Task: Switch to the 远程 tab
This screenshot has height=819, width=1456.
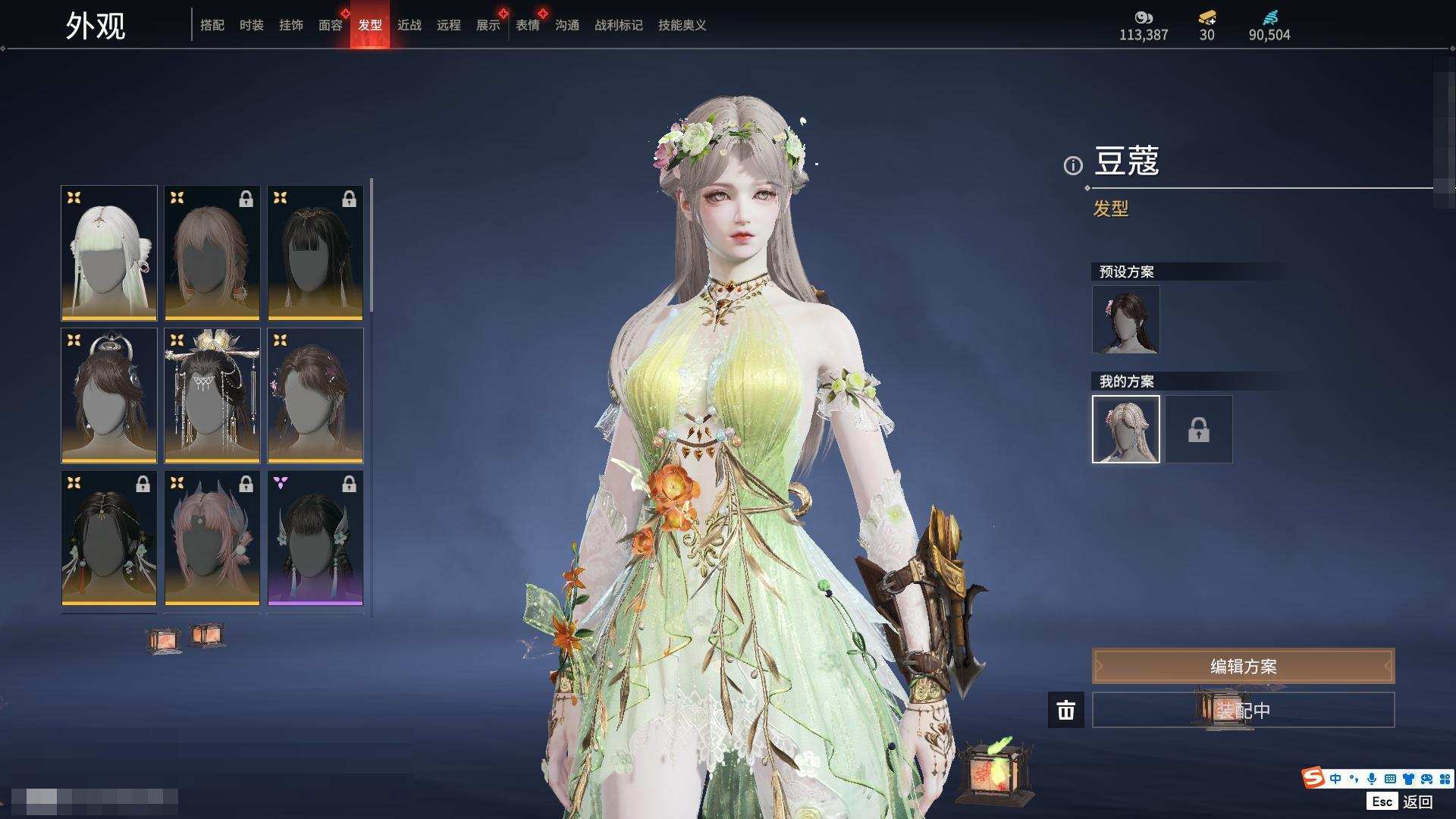Action: point(448,25)
